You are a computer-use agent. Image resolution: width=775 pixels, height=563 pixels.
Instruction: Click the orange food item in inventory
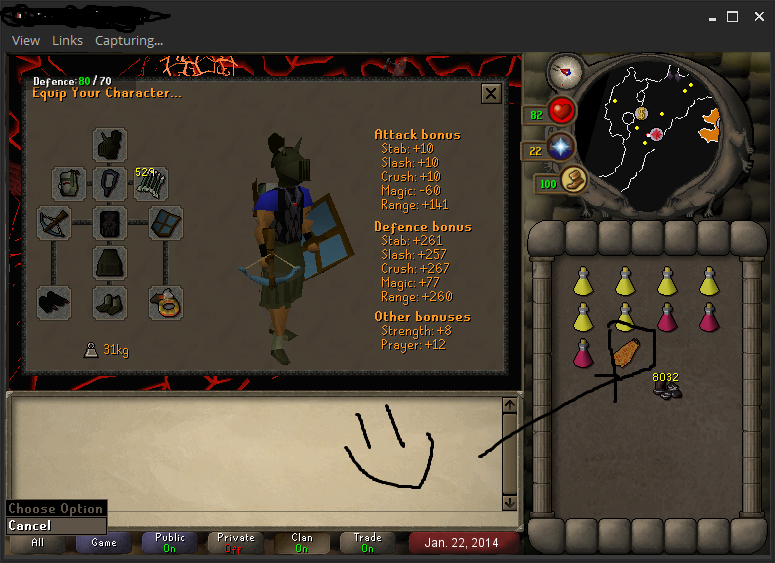[x=625, y=355]
